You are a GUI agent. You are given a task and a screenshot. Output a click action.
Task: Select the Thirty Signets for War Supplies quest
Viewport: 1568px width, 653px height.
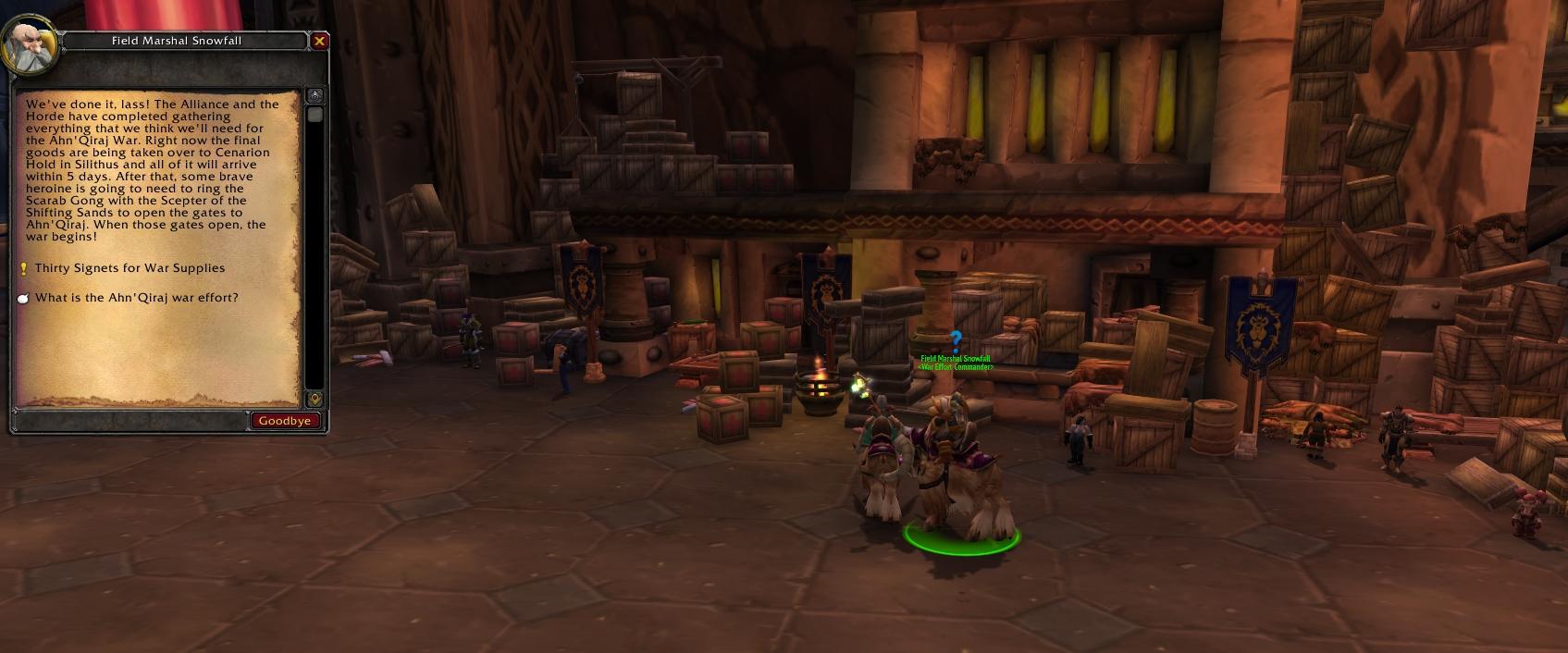130,268
